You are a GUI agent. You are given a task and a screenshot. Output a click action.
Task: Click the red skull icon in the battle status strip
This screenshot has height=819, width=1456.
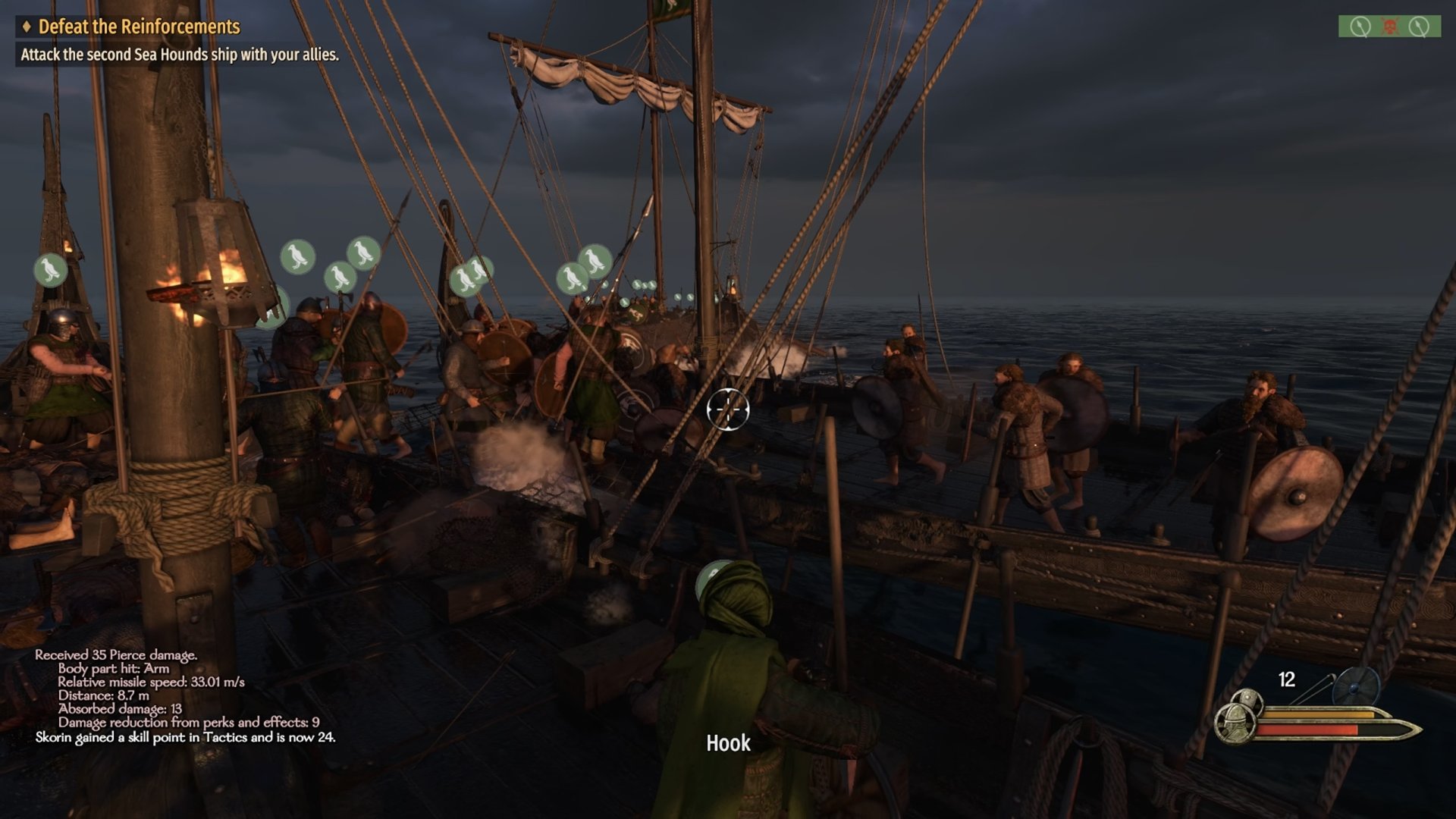pos(1389,27)
